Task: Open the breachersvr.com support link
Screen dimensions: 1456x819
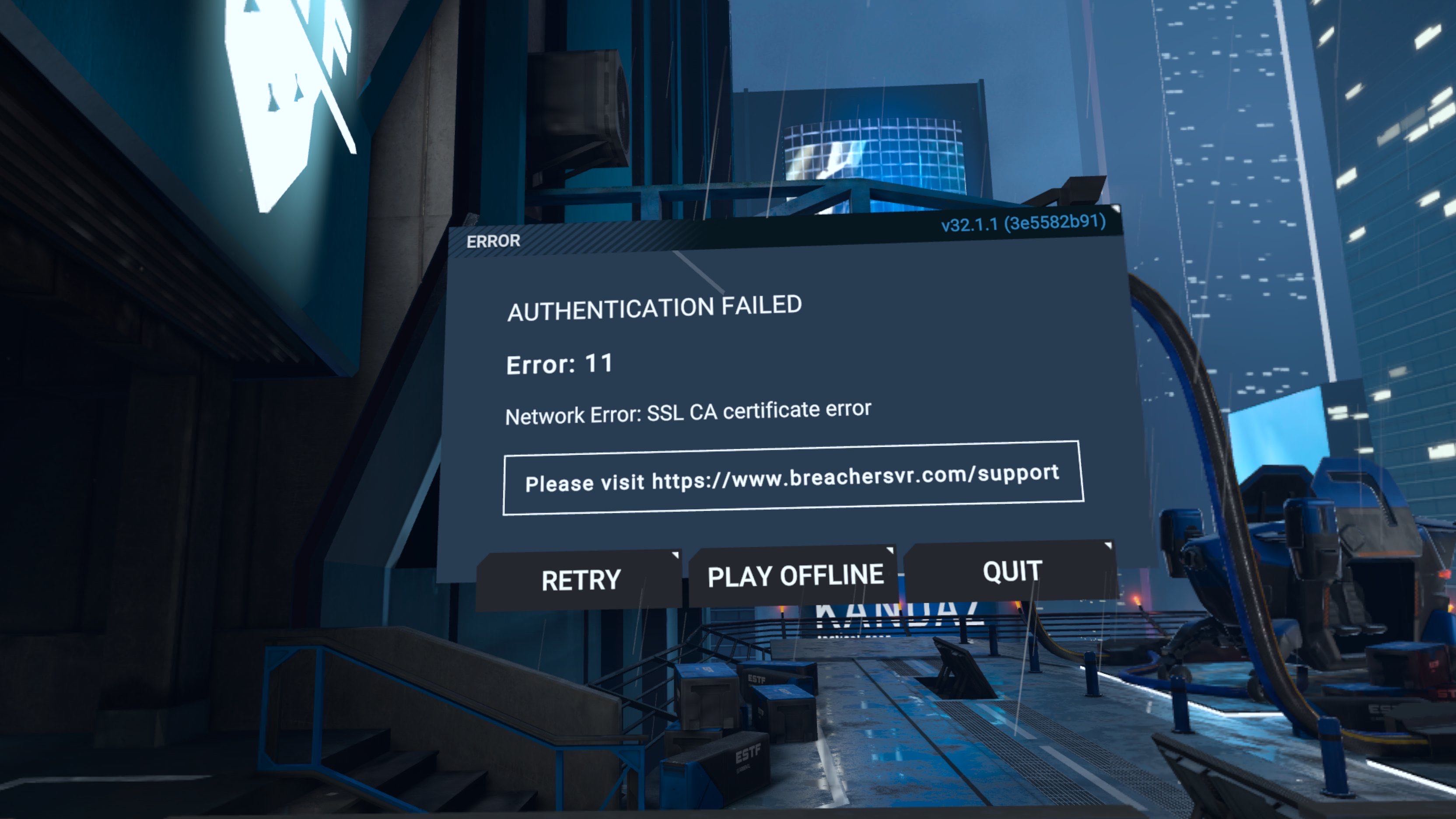Action: click(x=792, y=478)
